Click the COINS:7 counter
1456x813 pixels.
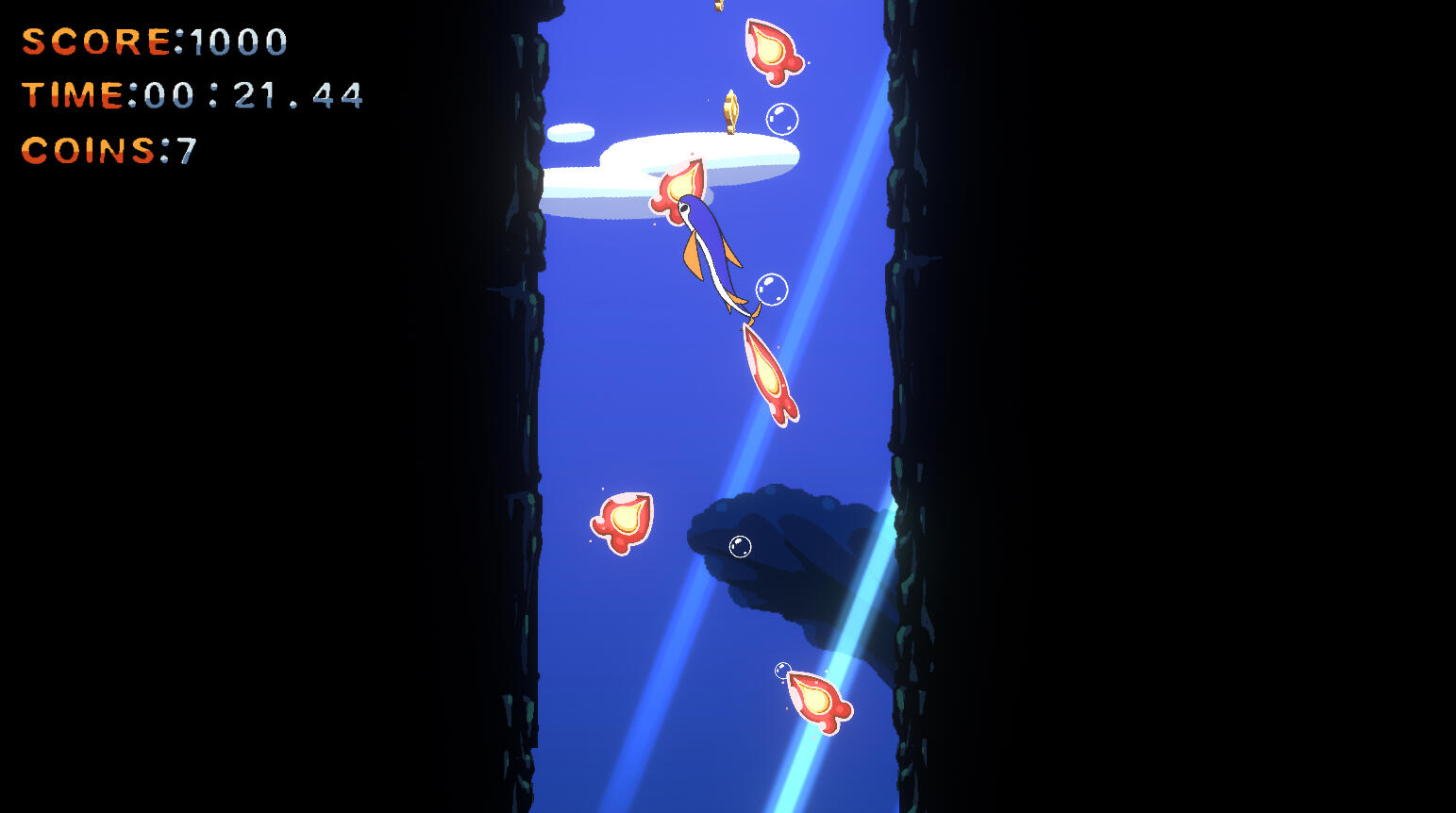(109, 151)
